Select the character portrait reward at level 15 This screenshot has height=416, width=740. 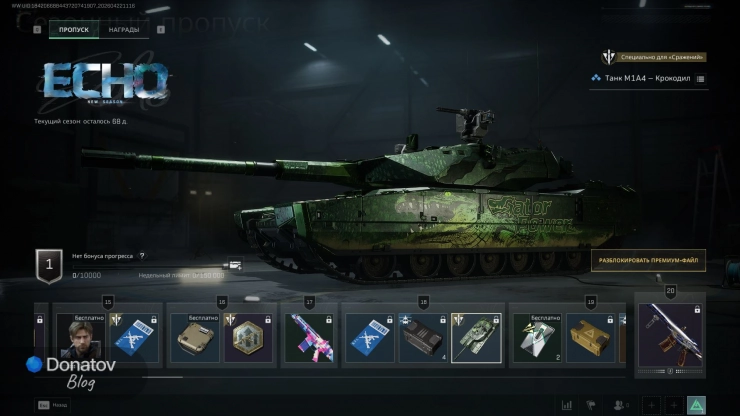click(79, 338)
